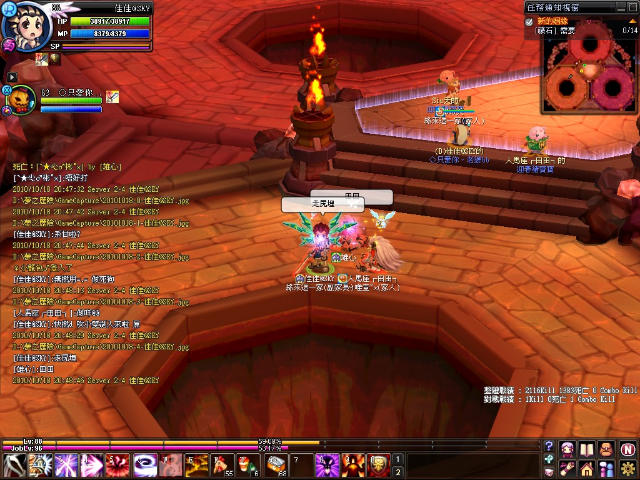Open the scroll quest icon

click(567, 467)
